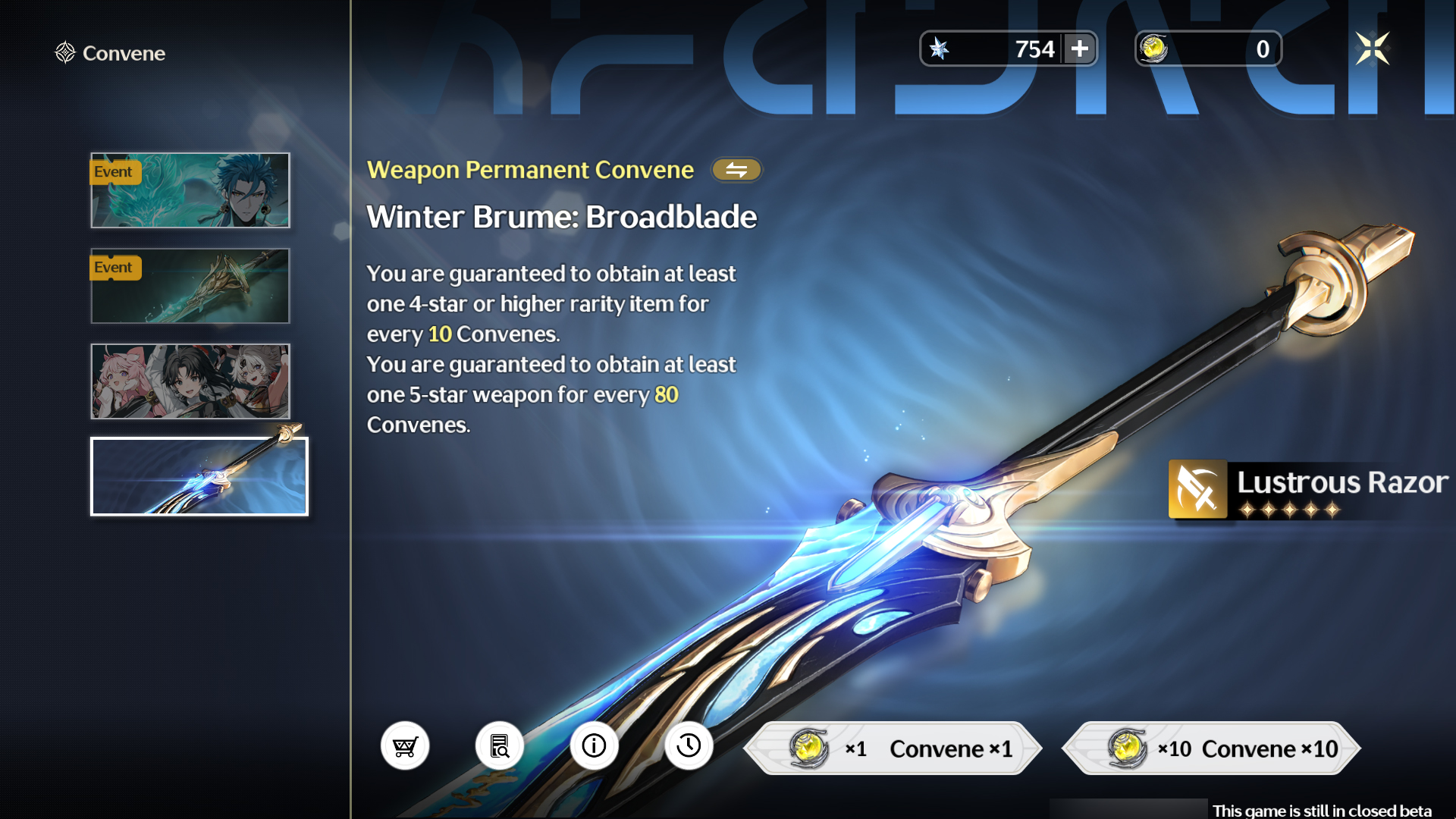This screenshot has width=1456, height=819.
Task: Open the shop via the cart icon
Action: coord(405,746)
